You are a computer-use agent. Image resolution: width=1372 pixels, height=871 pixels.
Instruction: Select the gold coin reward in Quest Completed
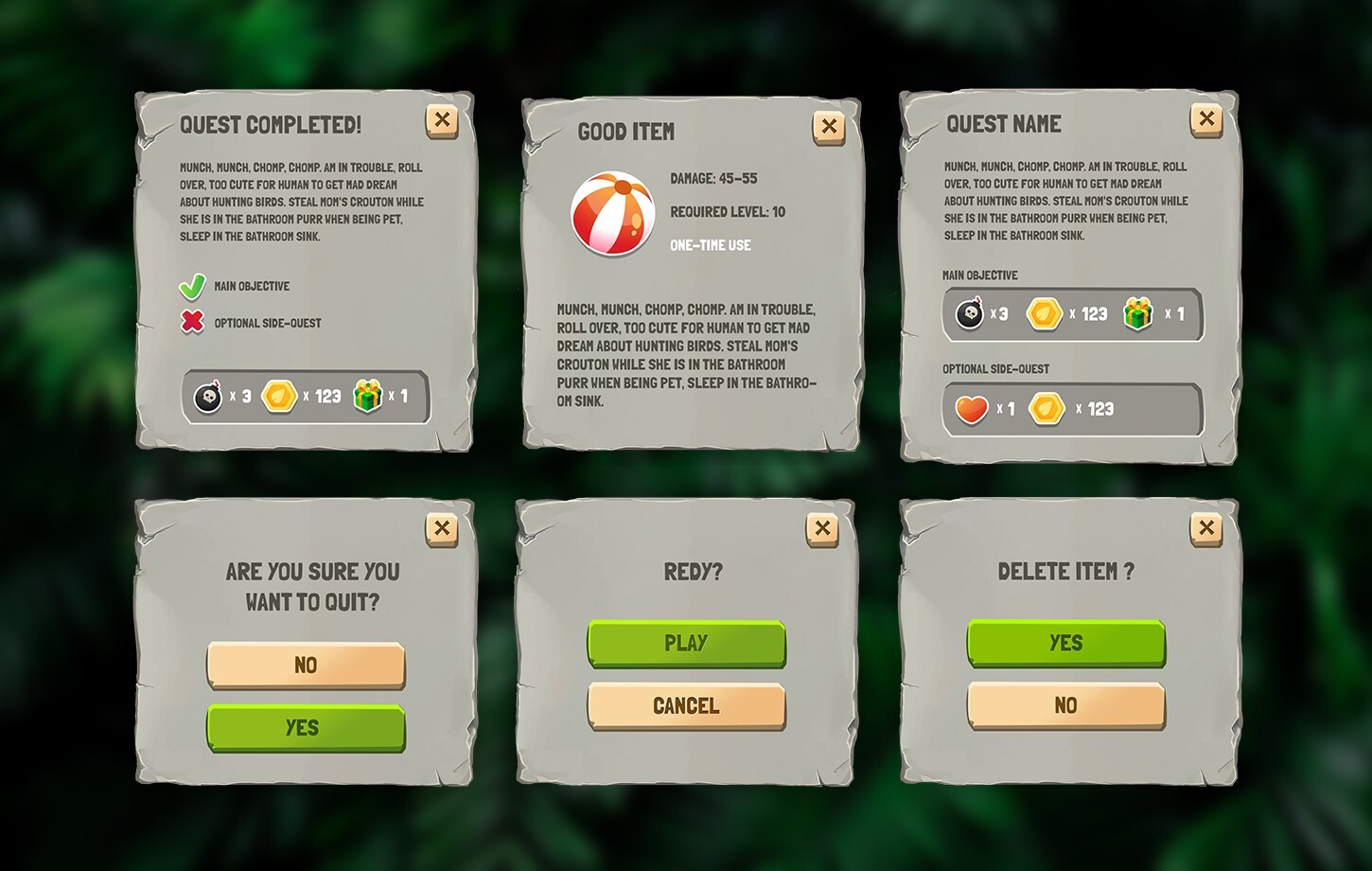(x=280, y=395)
